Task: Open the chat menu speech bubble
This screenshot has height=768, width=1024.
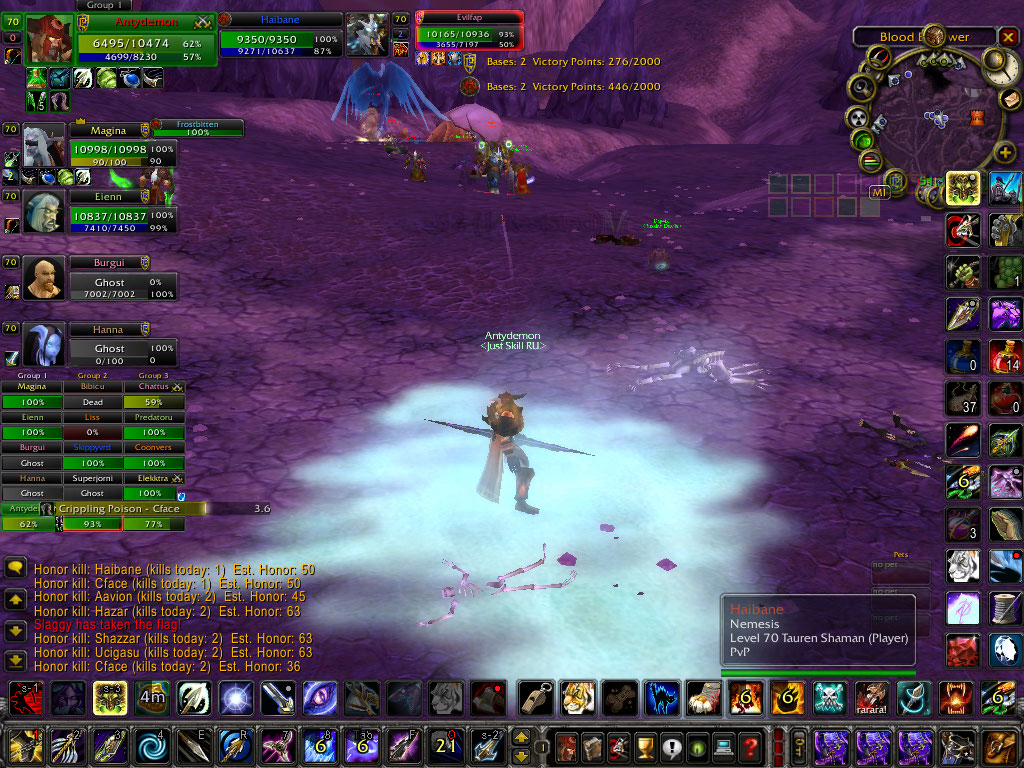Action: [x=15, y=568]
